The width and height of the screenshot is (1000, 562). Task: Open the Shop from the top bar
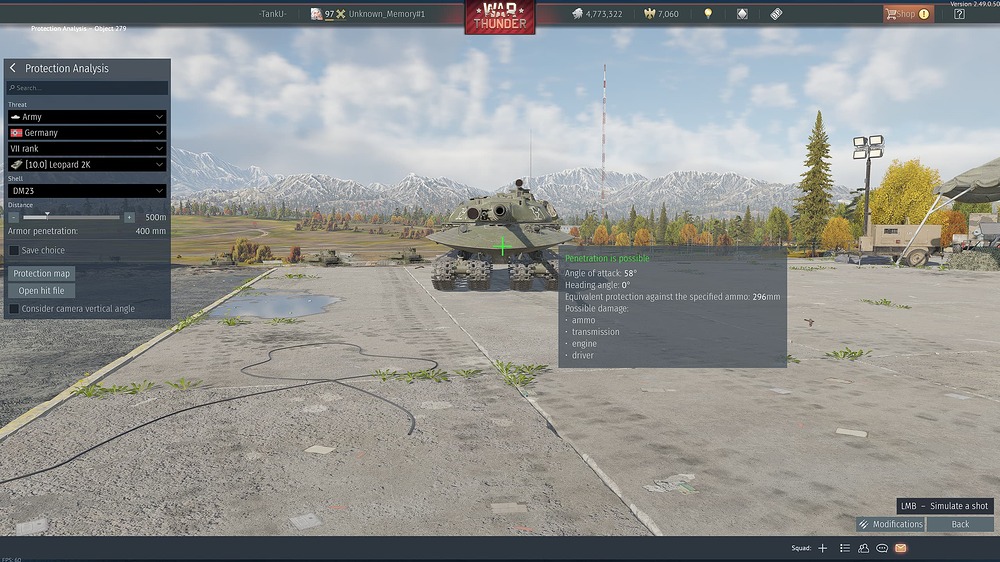(x=907, y=14)
